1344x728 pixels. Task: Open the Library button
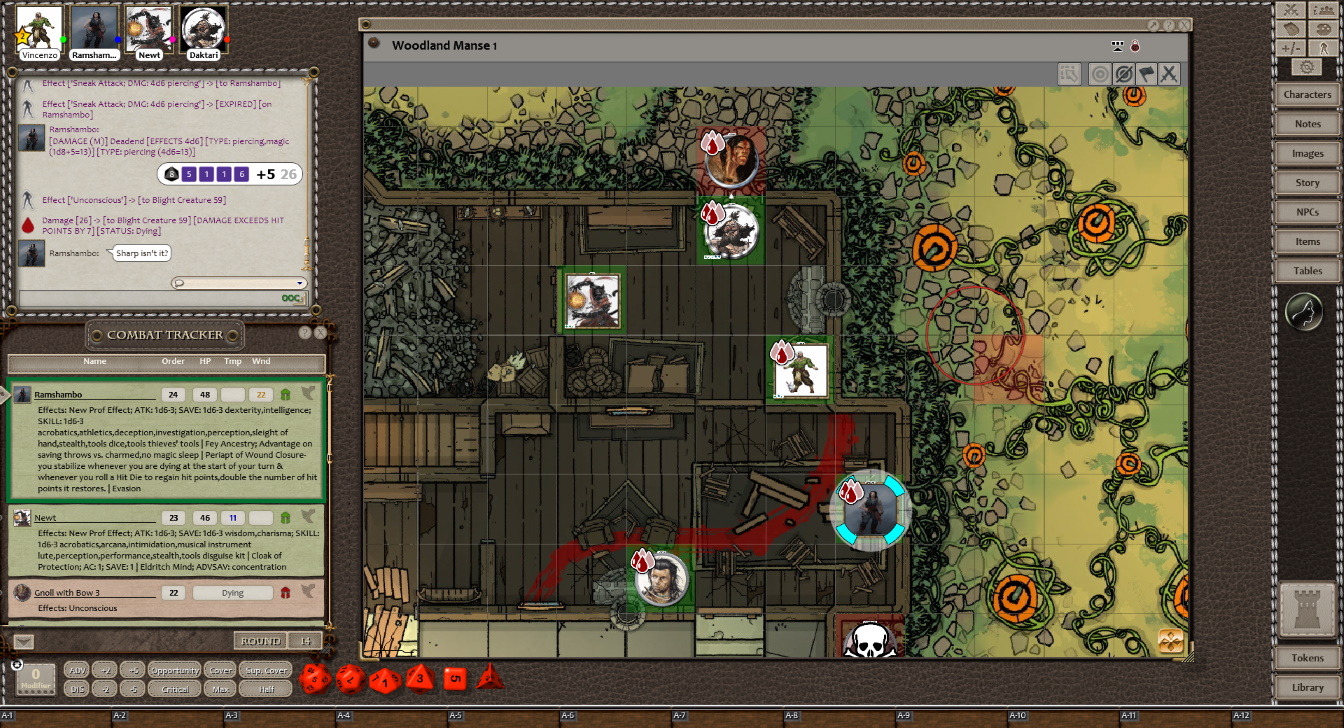[1307, 687]
